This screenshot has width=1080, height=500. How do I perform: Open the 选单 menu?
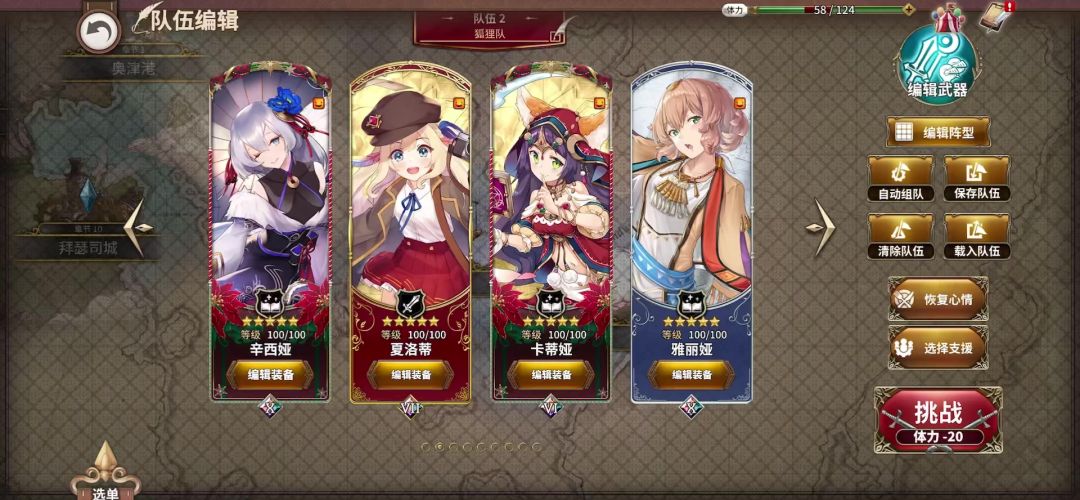click(105, 480)
